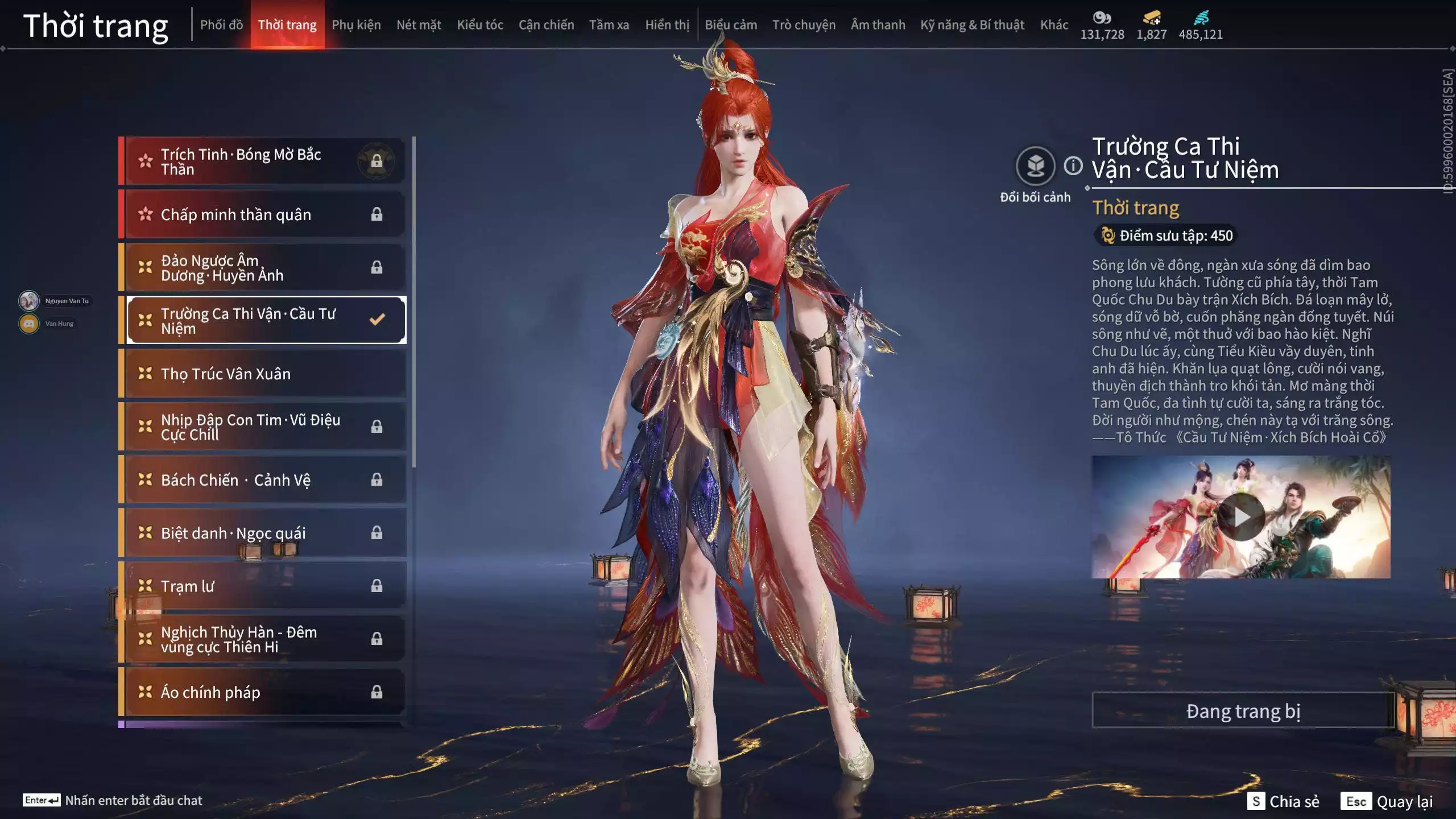Play the outfit preview video

(1240, 517)
